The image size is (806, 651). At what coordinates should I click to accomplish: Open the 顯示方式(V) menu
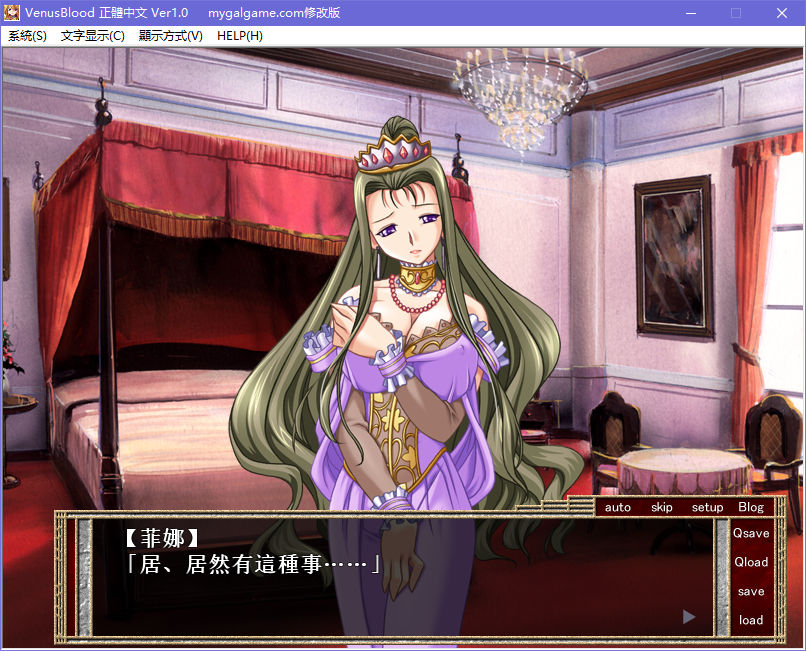pyautogui.click(x=171, y=36)
